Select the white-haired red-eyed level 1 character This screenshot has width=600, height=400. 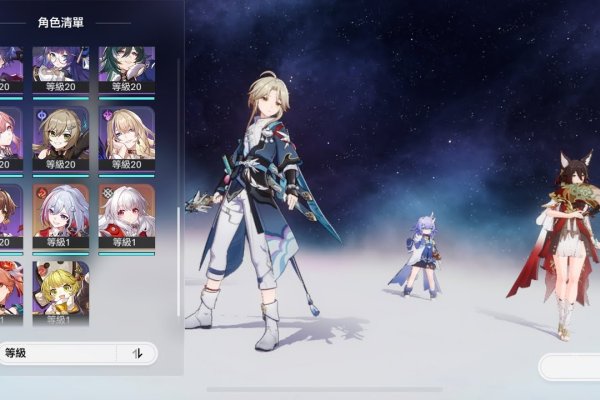point(126,215)
